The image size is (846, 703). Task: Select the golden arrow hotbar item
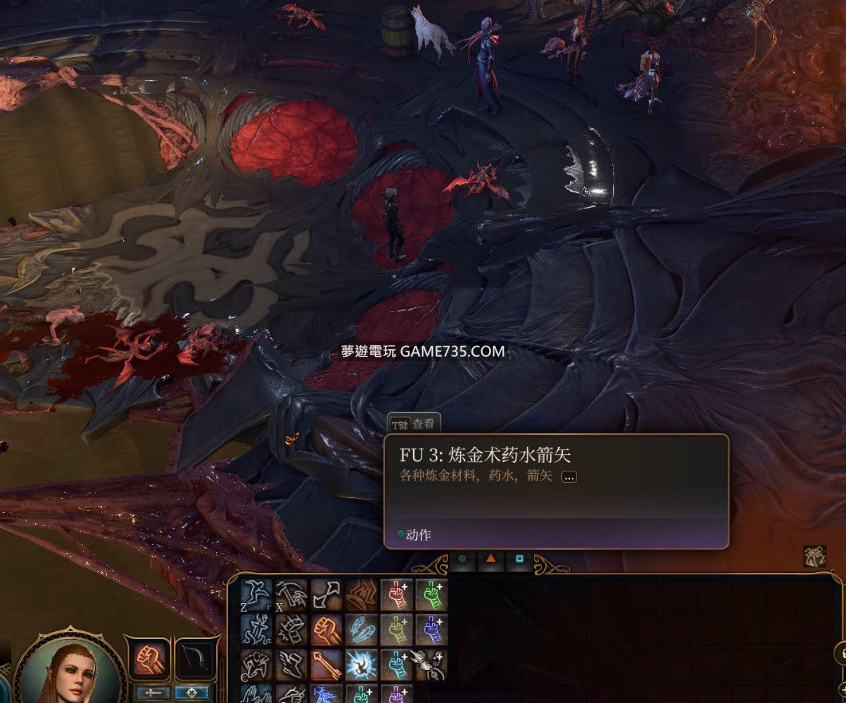point(327,663)
